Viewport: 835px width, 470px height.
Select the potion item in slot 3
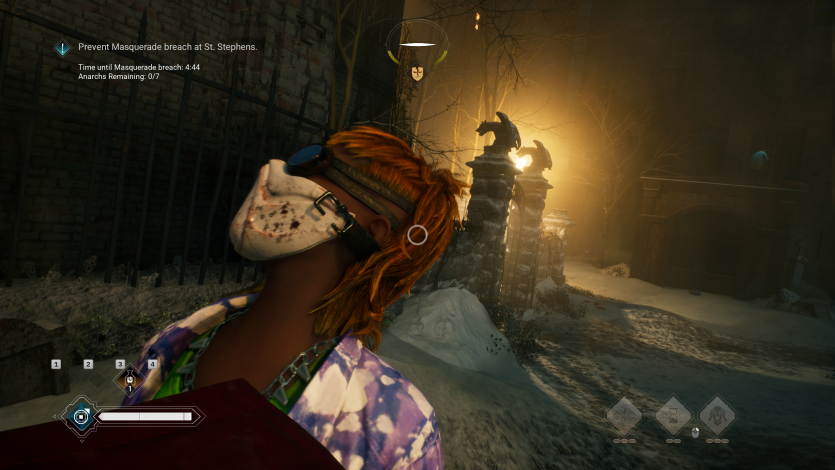coord(129,379)
